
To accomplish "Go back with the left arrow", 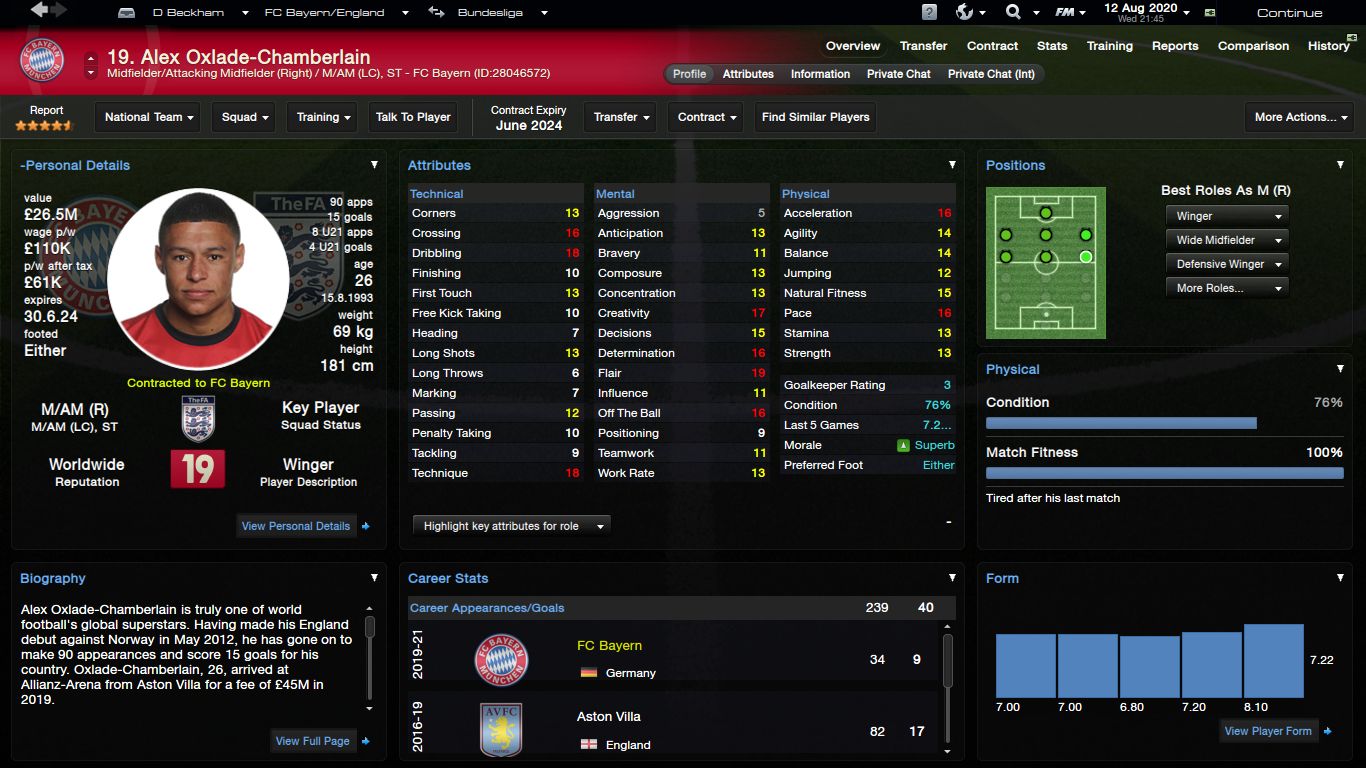I will point(40,10).
